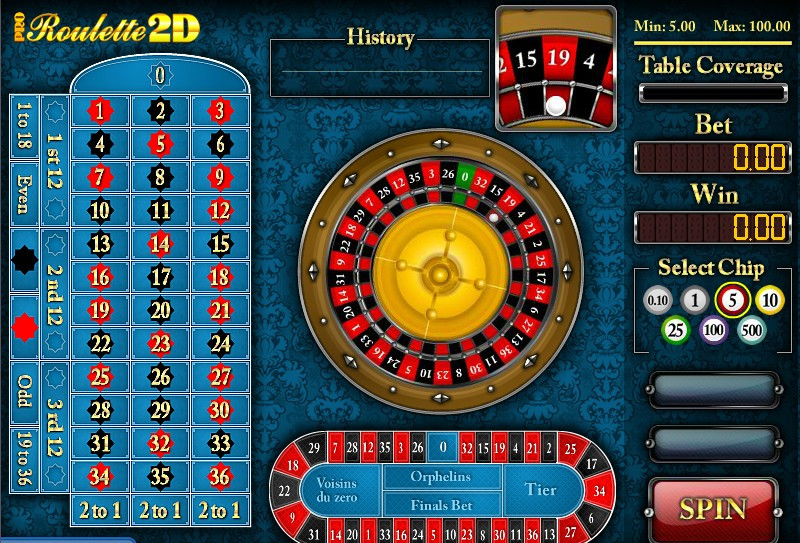Viewport: 800px width, 543px height.
Task: Select the 0.10 chip
Action: point(657,299)
